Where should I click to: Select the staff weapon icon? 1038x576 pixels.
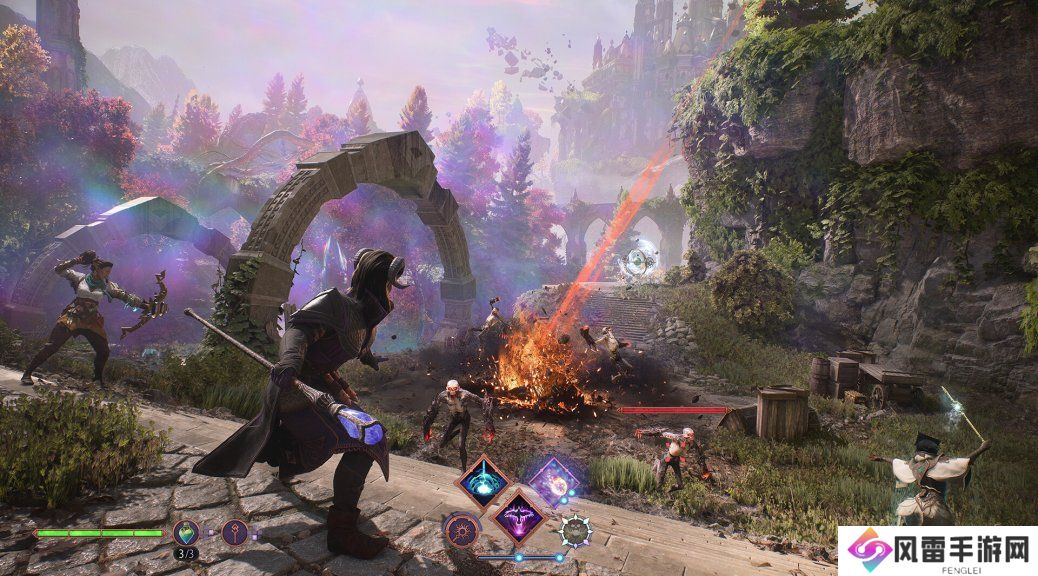235,532
